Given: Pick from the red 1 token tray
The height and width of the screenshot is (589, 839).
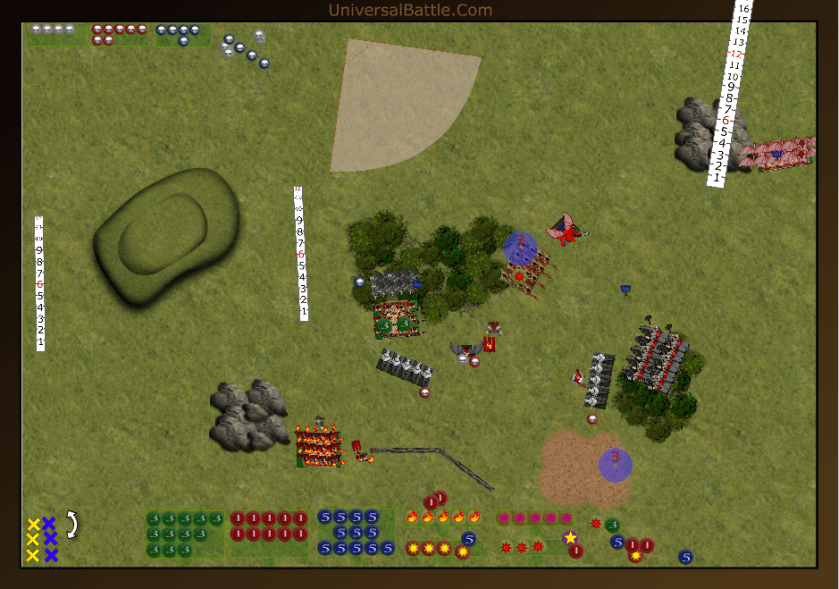Looking at the screenshot, I should (x=268, y=533).
